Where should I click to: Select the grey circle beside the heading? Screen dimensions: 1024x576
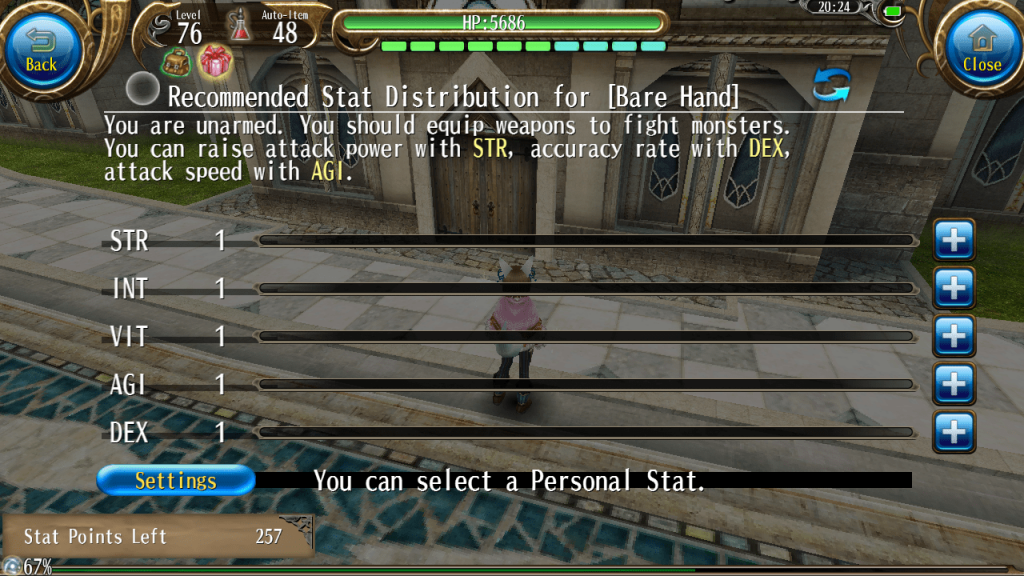pos(144,90)
